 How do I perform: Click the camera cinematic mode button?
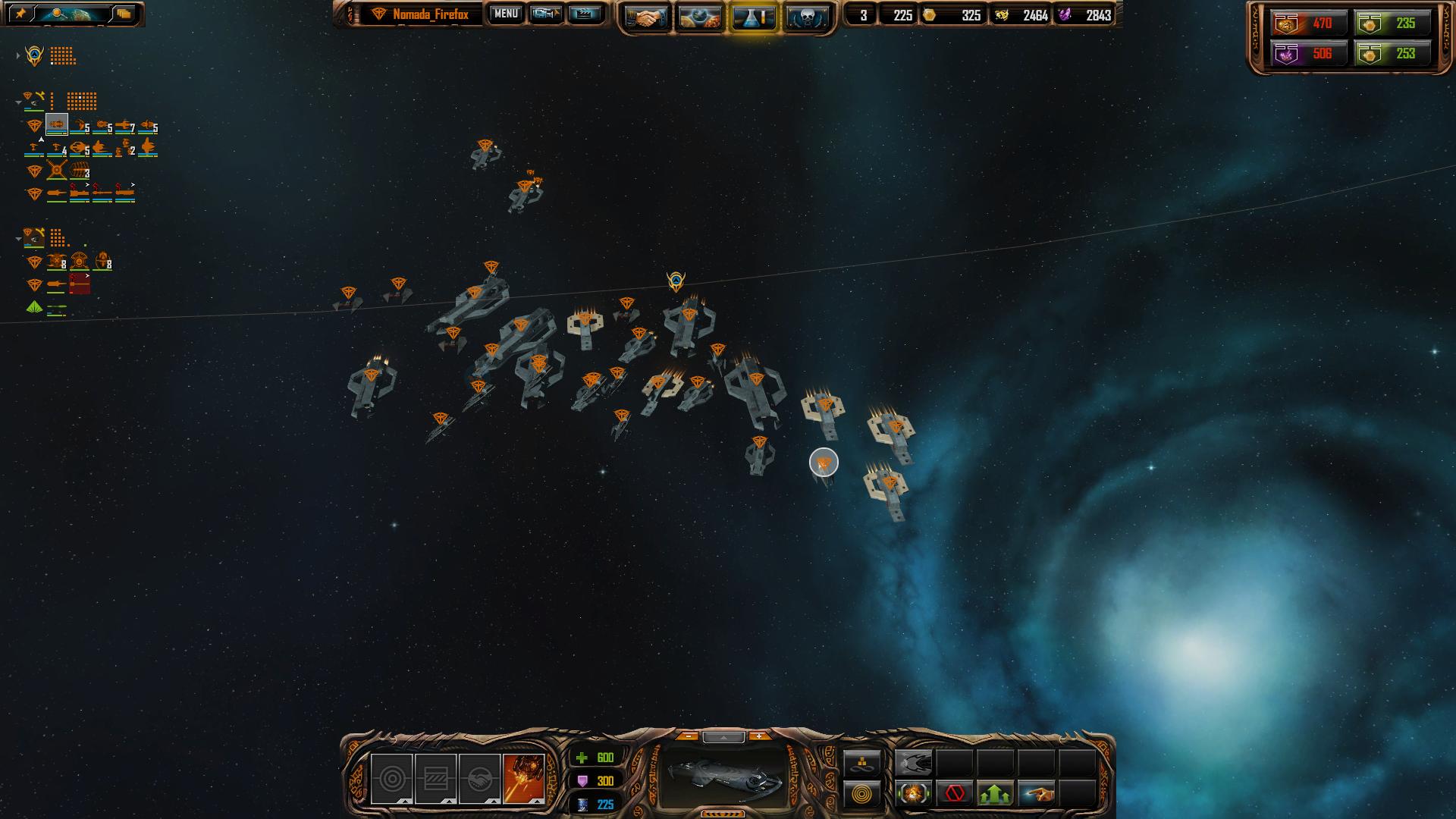pyautogui.click(x=546, y=14)
